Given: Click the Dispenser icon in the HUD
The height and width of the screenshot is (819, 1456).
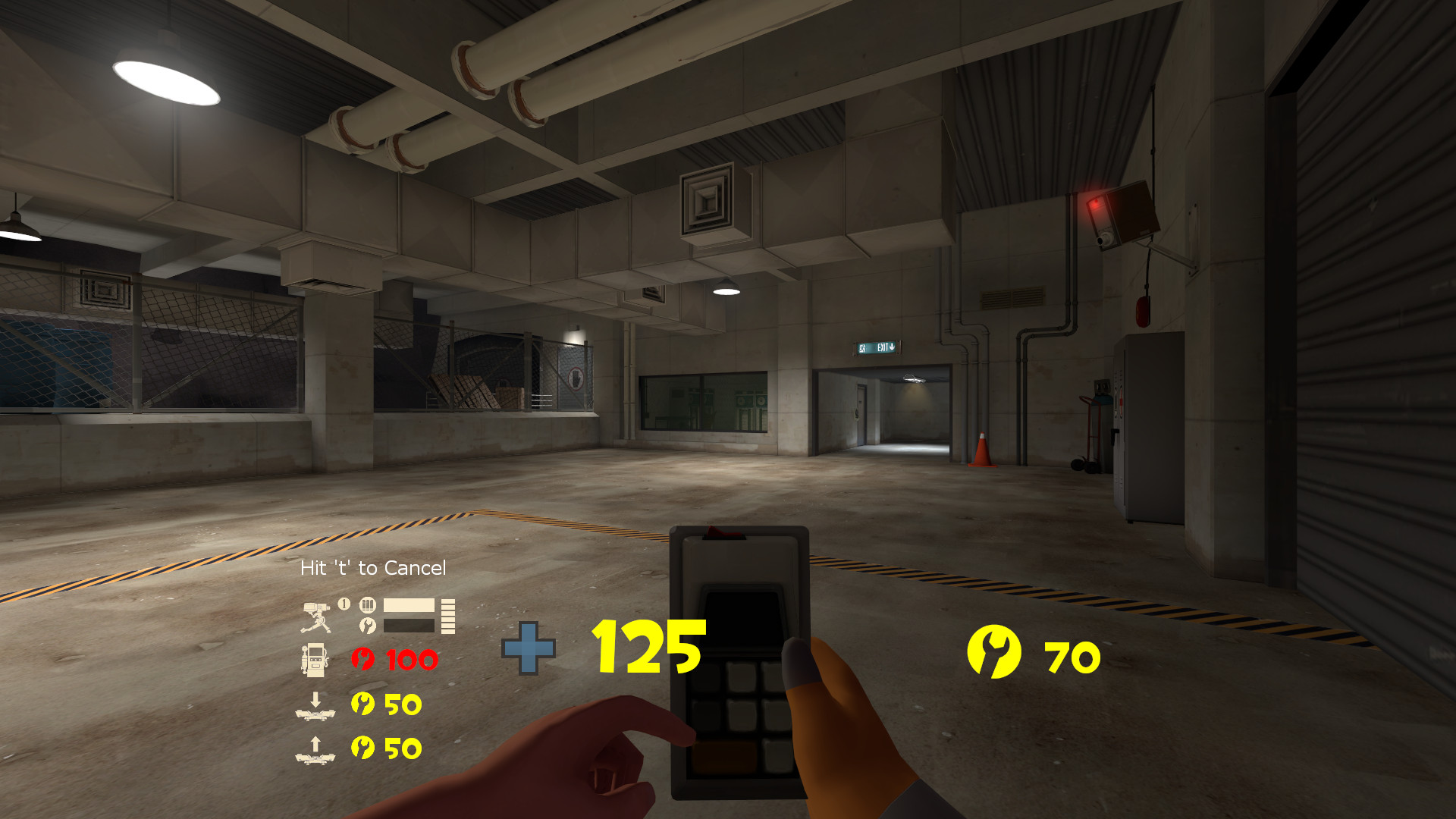Looking at the screenshot, I should pyautogui.click(x=315, y=660).
